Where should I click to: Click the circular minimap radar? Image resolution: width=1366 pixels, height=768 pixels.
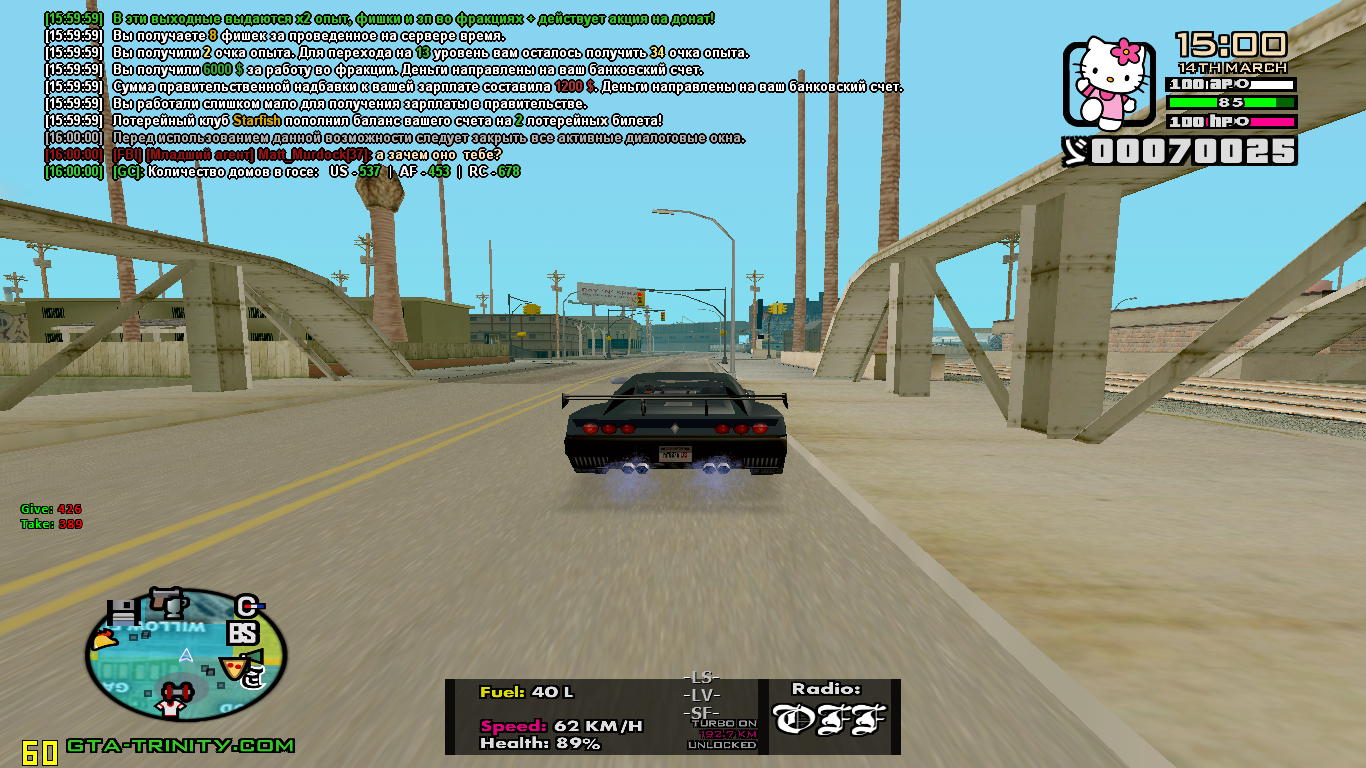pos(186,656)
